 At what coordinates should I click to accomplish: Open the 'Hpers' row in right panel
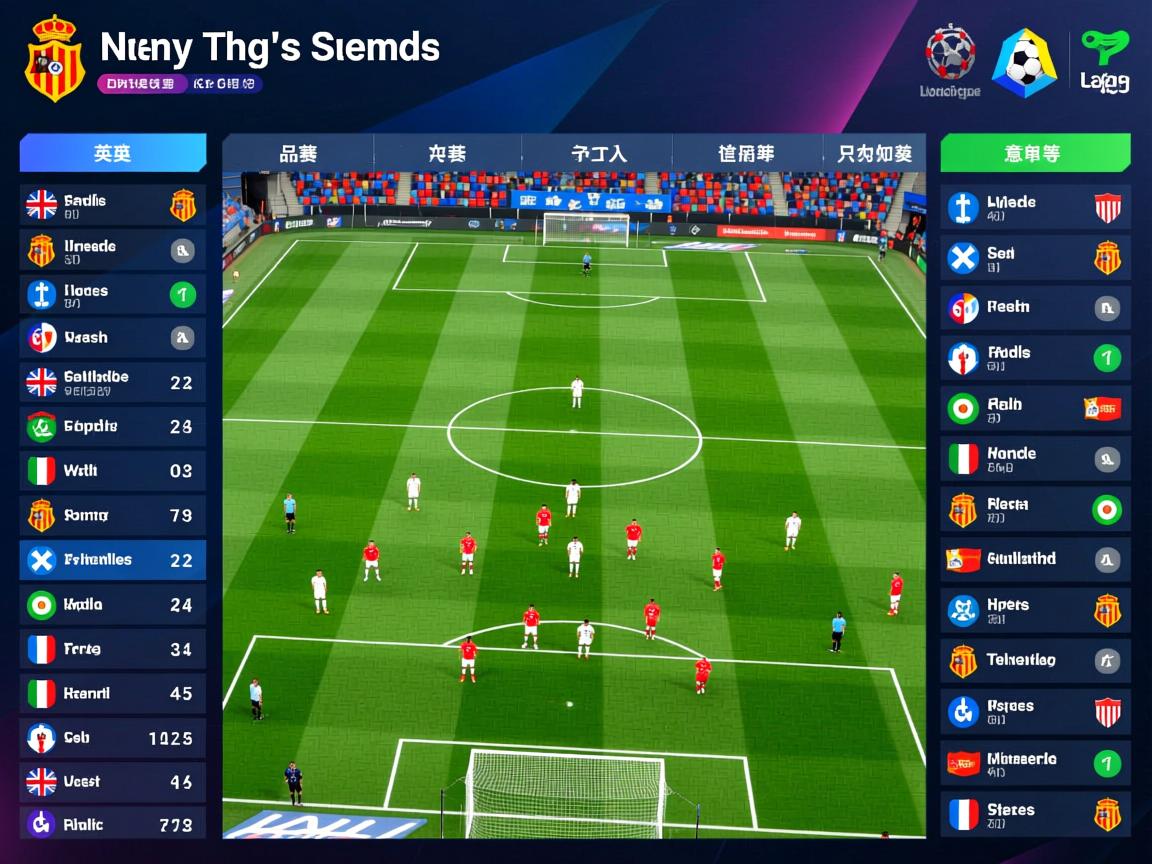[x=1035, y=610]
